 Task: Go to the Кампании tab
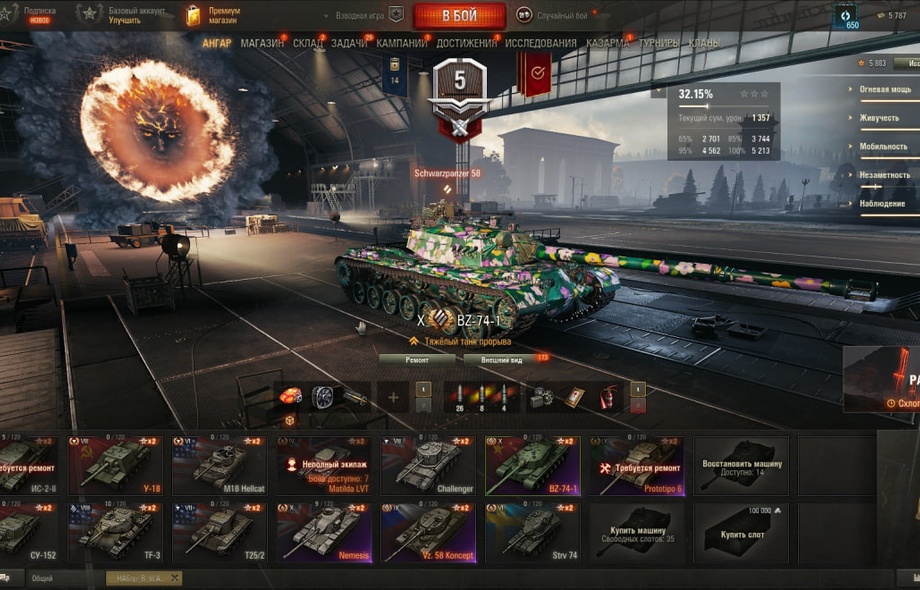(x=402, y=43)
